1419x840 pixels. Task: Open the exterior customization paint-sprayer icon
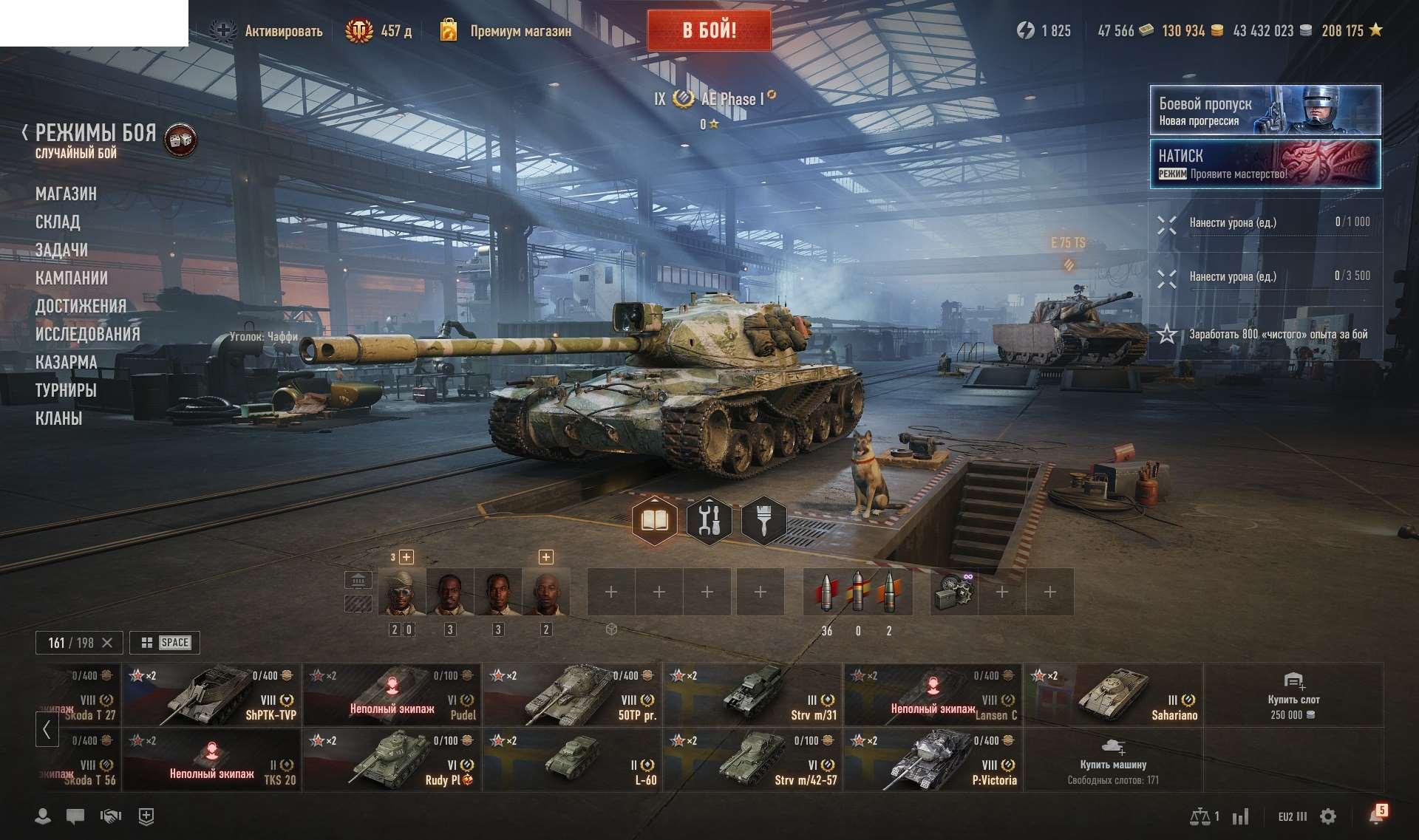point(763,521)
